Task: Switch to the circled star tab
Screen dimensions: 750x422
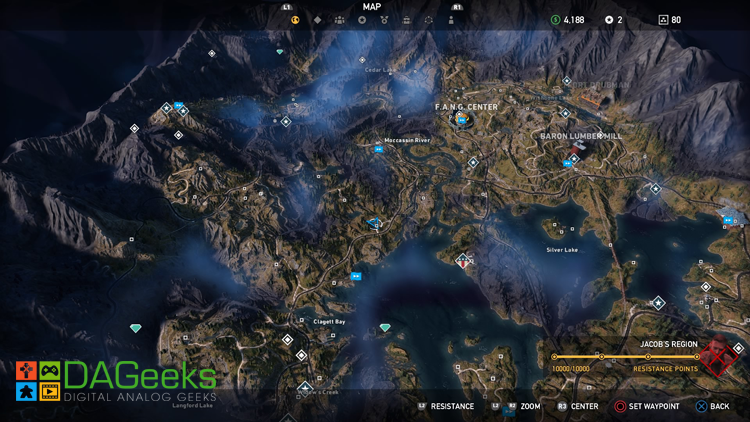Action: (x=362, y=20)
